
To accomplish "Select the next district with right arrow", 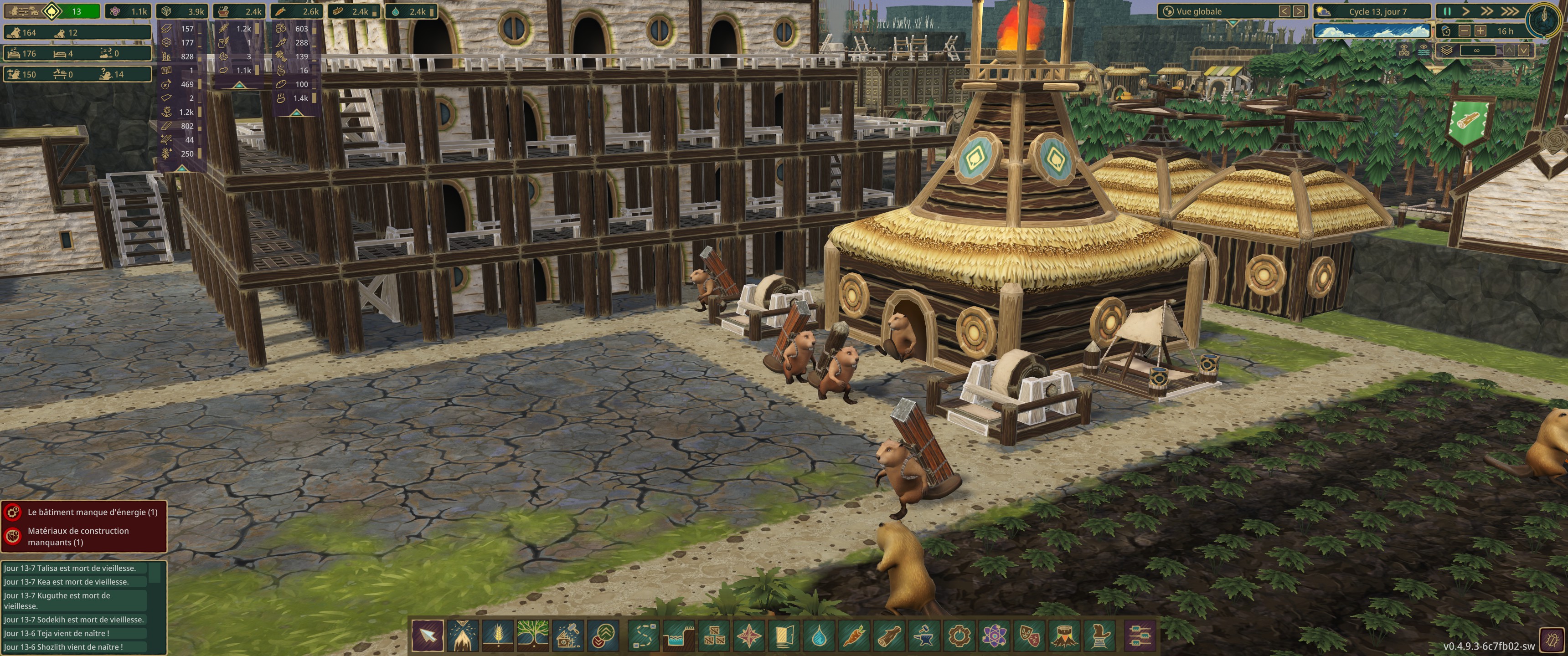I will tap(1299, 11).
